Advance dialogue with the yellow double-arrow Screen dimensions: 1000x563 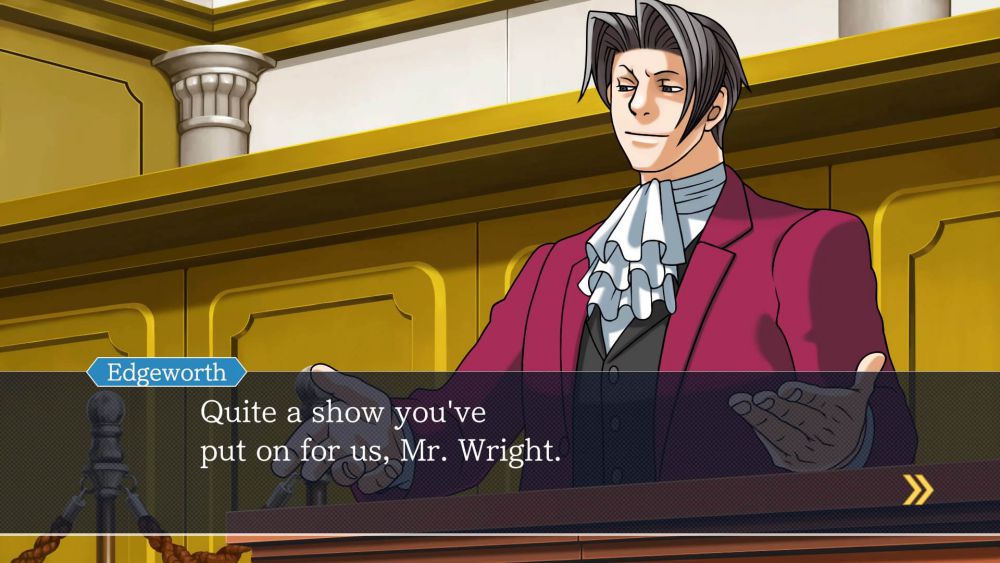(917, 489)
